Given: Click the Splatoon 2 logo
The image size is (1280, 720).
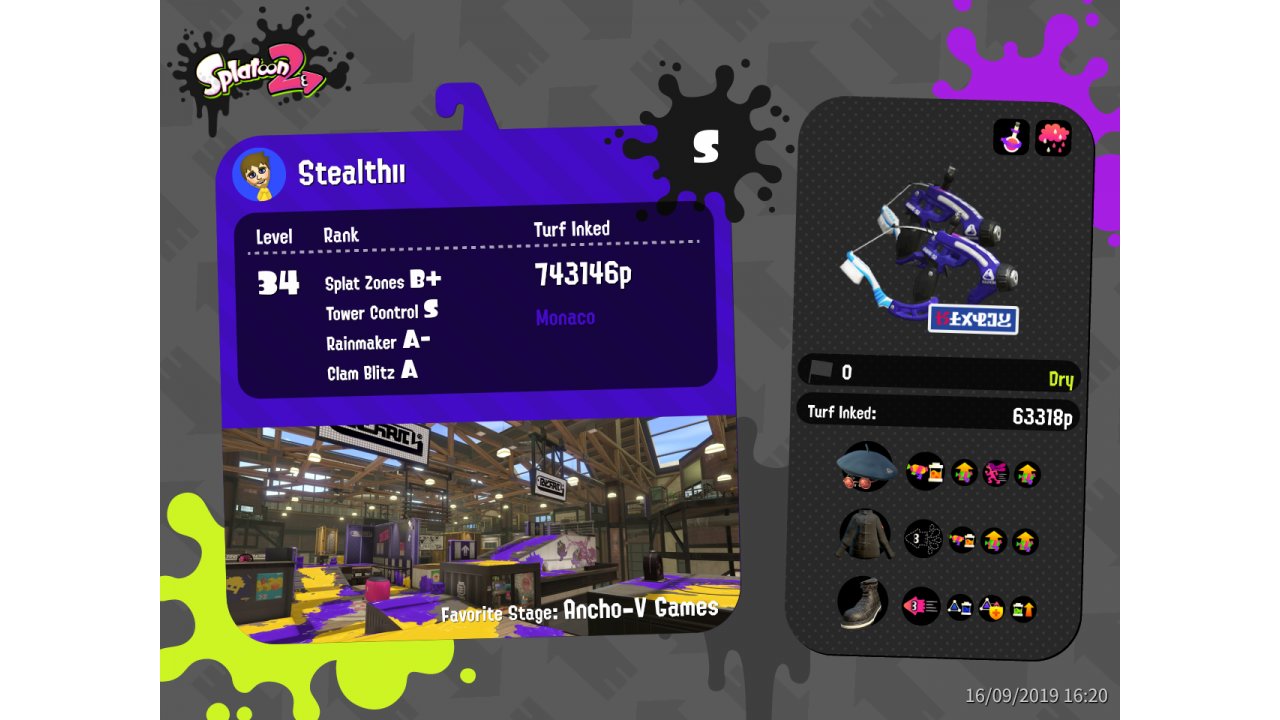Looking at the screenshot, I should pos(262,73).
